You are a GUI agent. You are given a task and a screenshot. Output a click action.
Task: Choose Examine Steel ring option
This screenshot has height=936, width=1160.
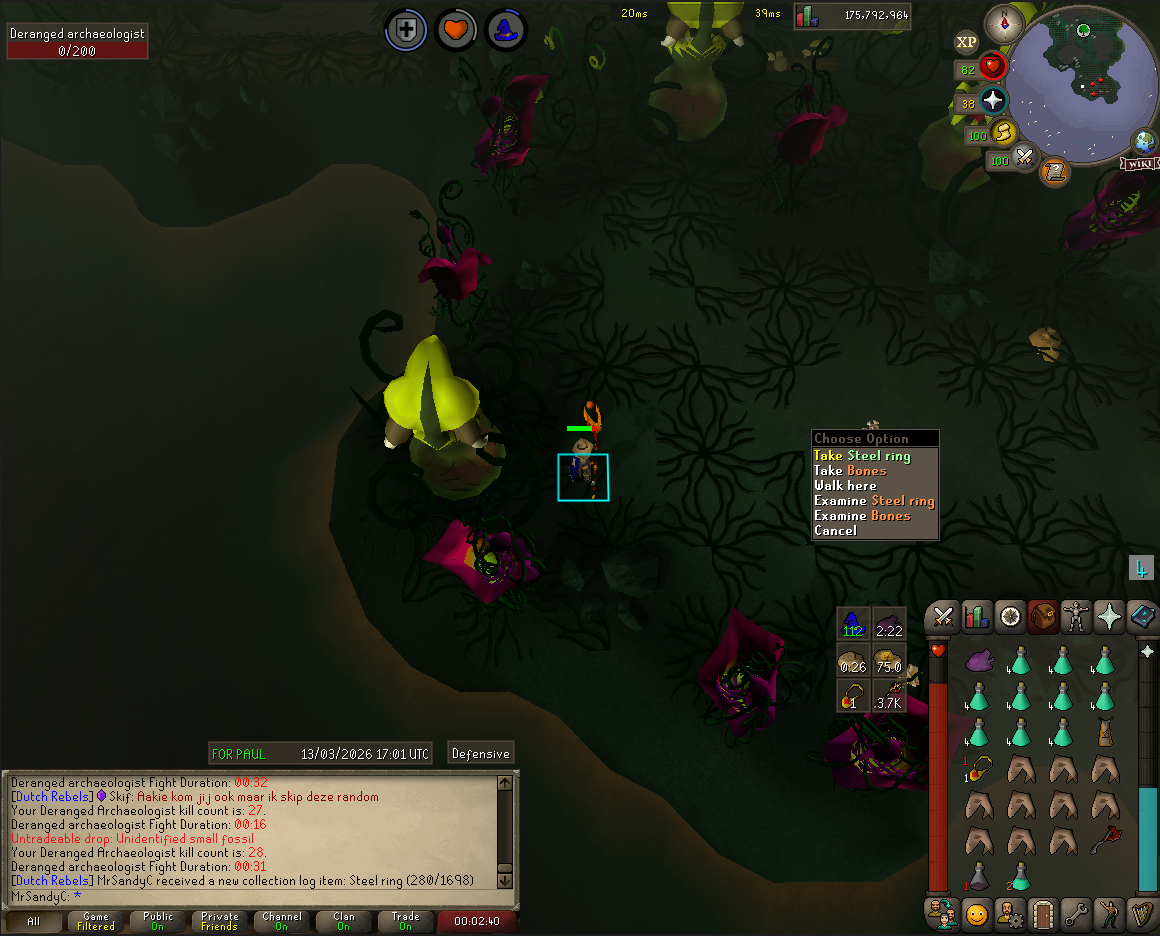(874, 501)
